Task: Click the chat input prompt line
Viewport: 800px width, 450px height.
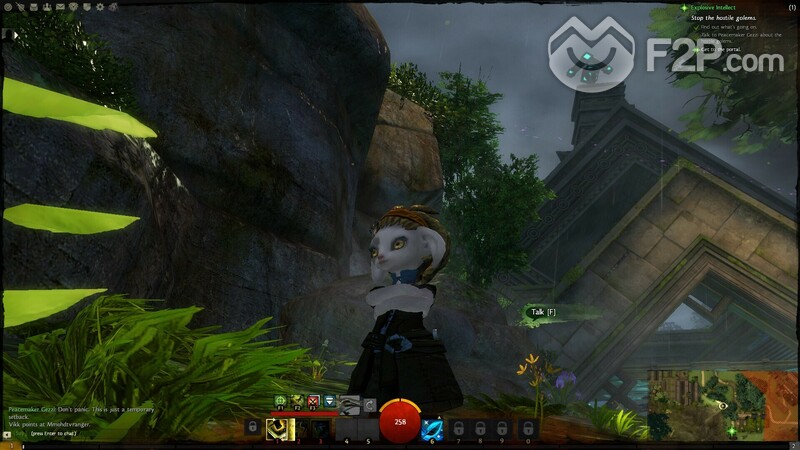Action: point(50,435)
